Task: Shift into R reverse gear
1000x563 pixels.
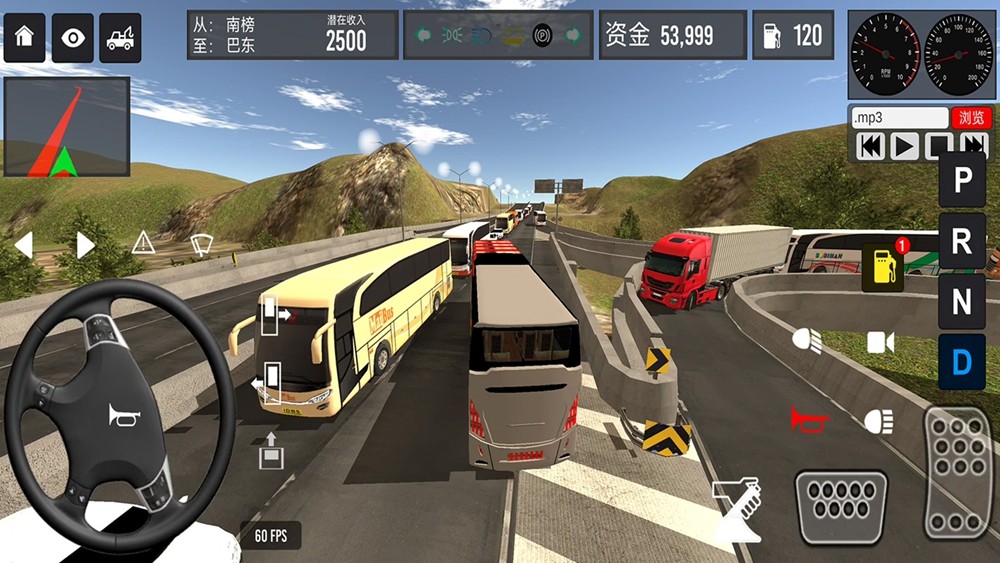Action: pyautogui.click(x=962, y=241)
